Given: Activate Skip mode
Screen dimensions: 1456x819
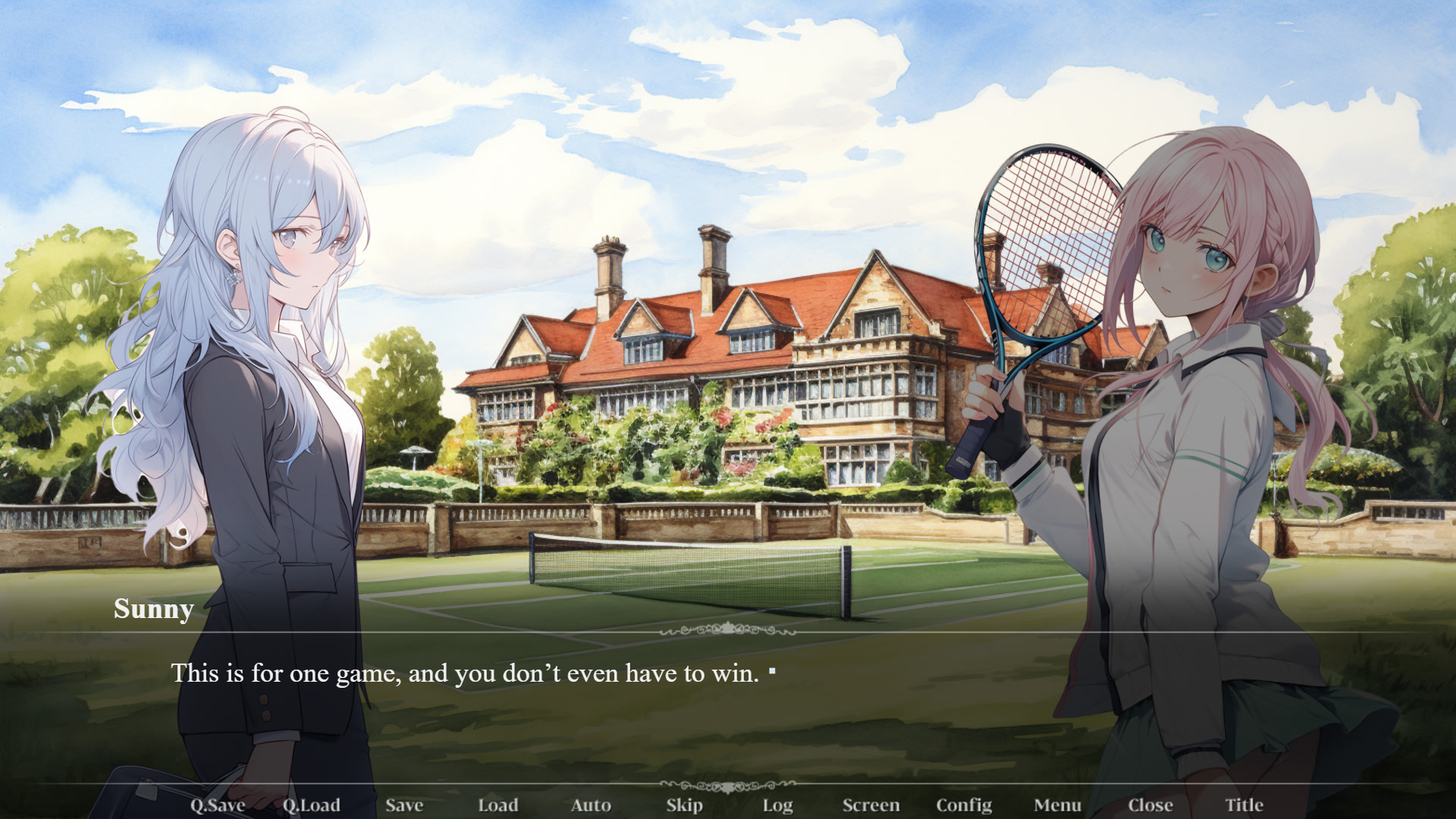Looking at the screenshot, I should click(684, 805).
